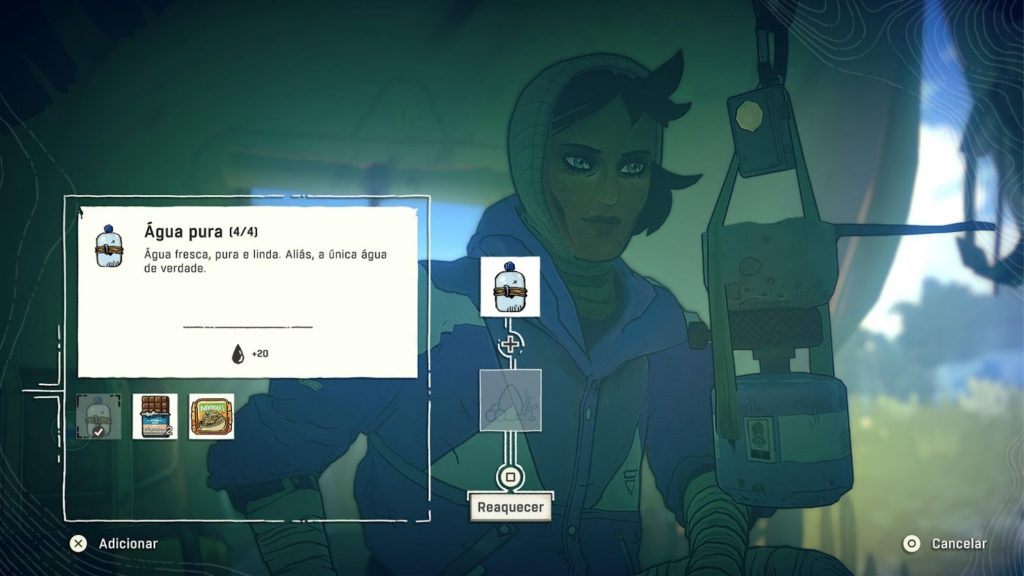The width and height of the screenshot is (1024, 576).
Task: Select the checked water bottle inventory slot
Action: (99, 416)
